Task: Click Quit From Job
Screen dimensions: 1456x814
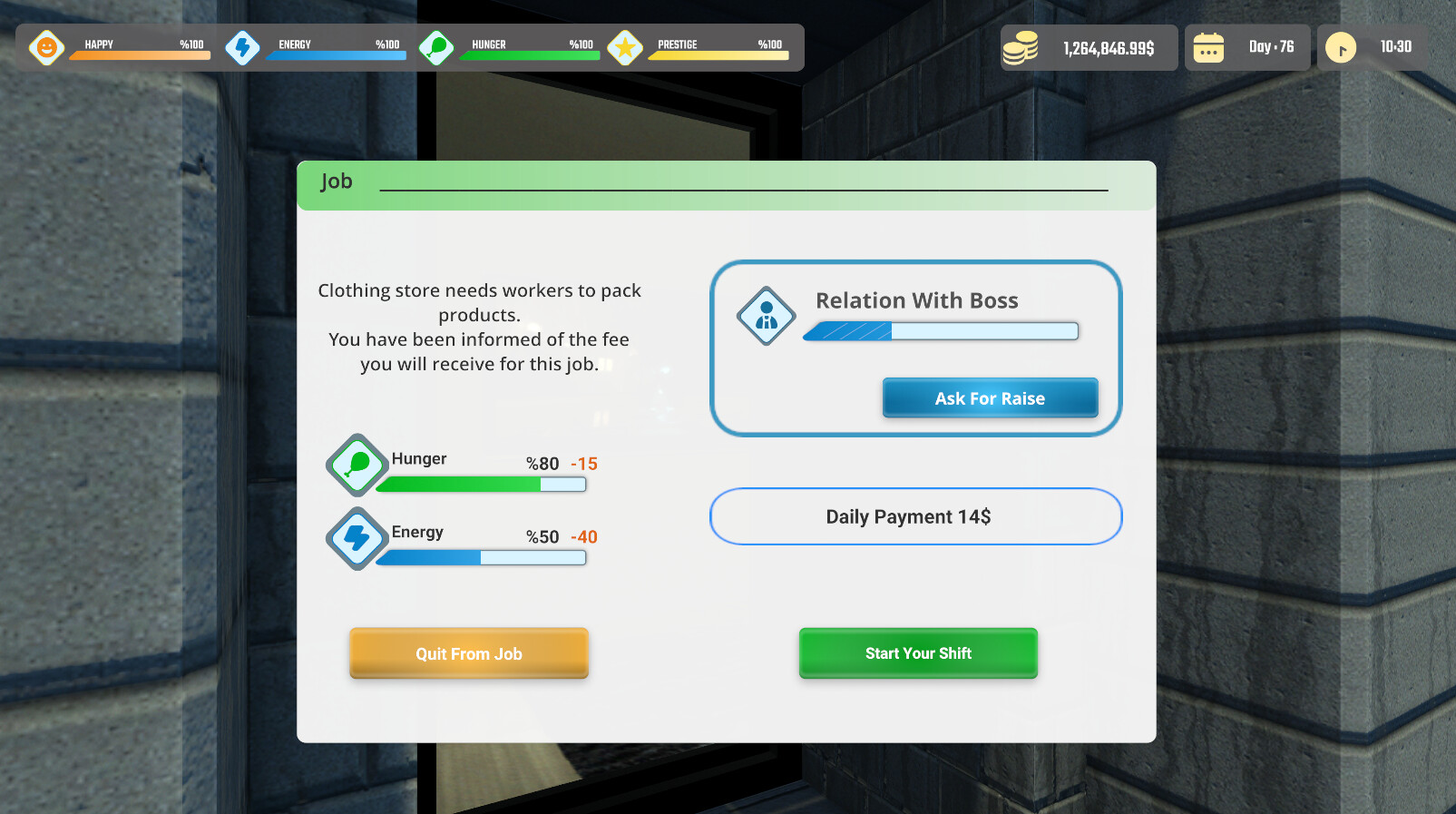Action: pyautogui.click(x=469, y=653)
